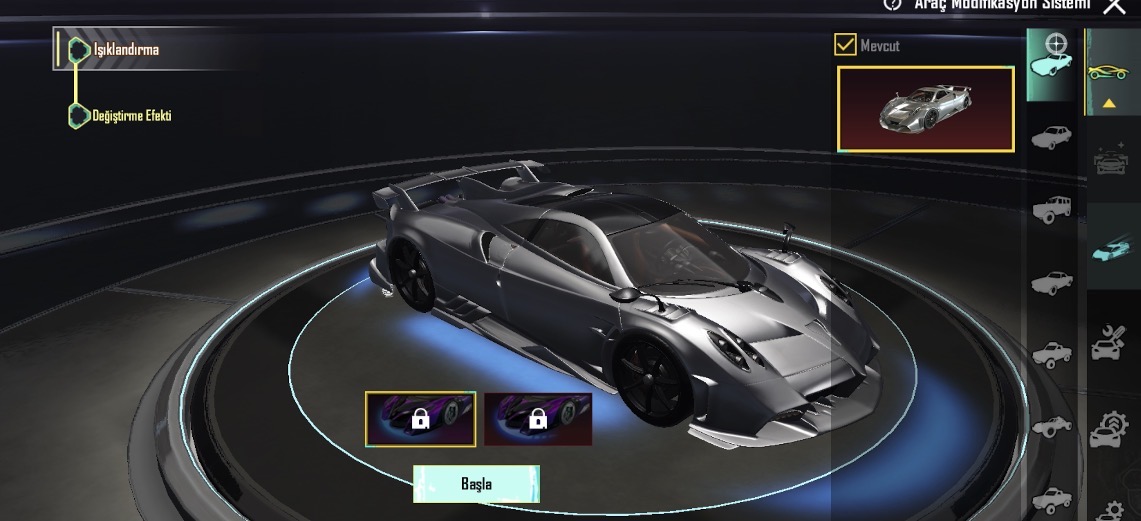1141x521 pixels.
Task: Toggle the Mevcut checkbox
Action: (845, 45)
